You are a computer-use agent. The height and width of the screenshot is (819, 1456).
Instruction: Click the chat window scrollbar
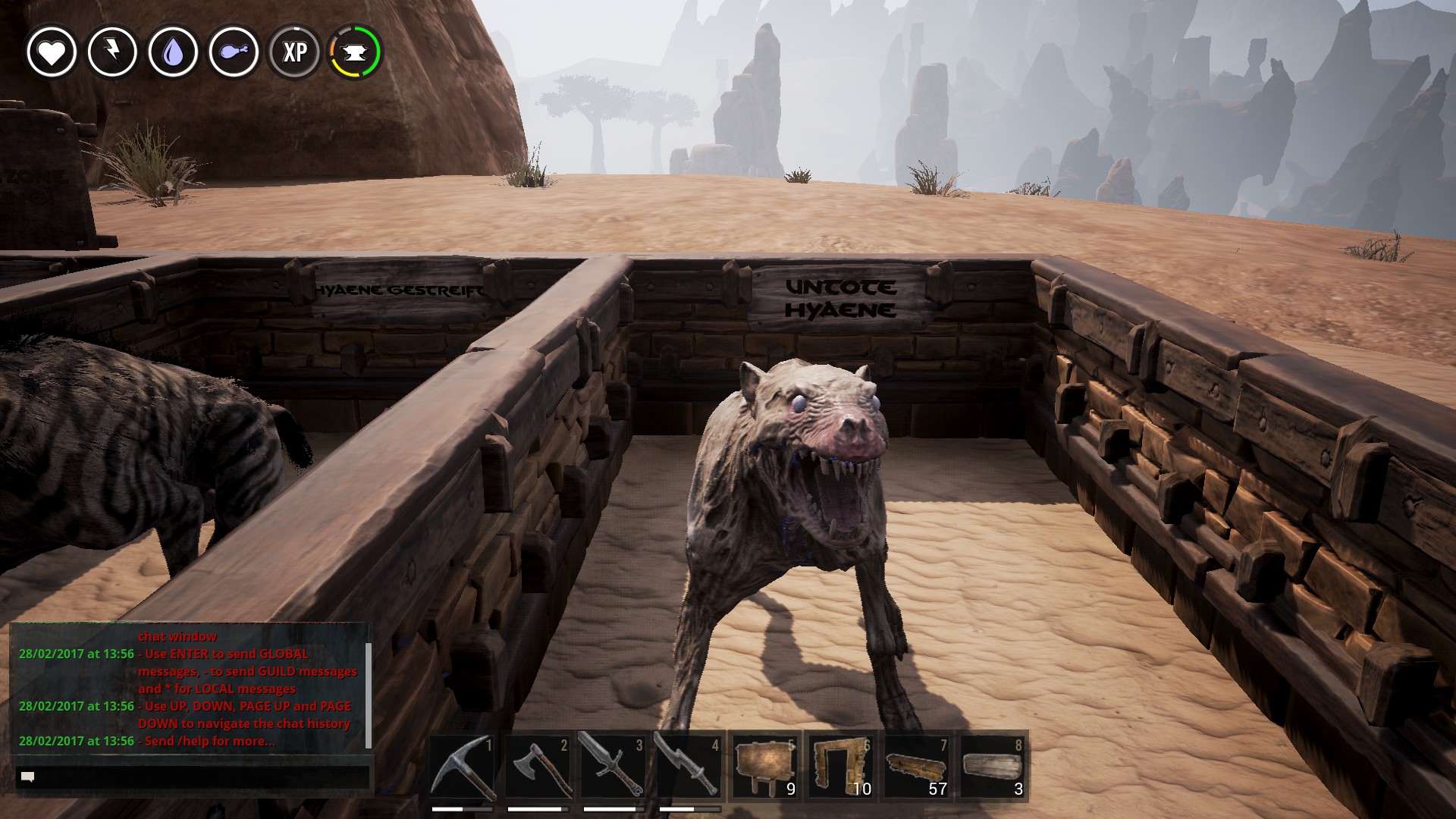click(369, 694)
